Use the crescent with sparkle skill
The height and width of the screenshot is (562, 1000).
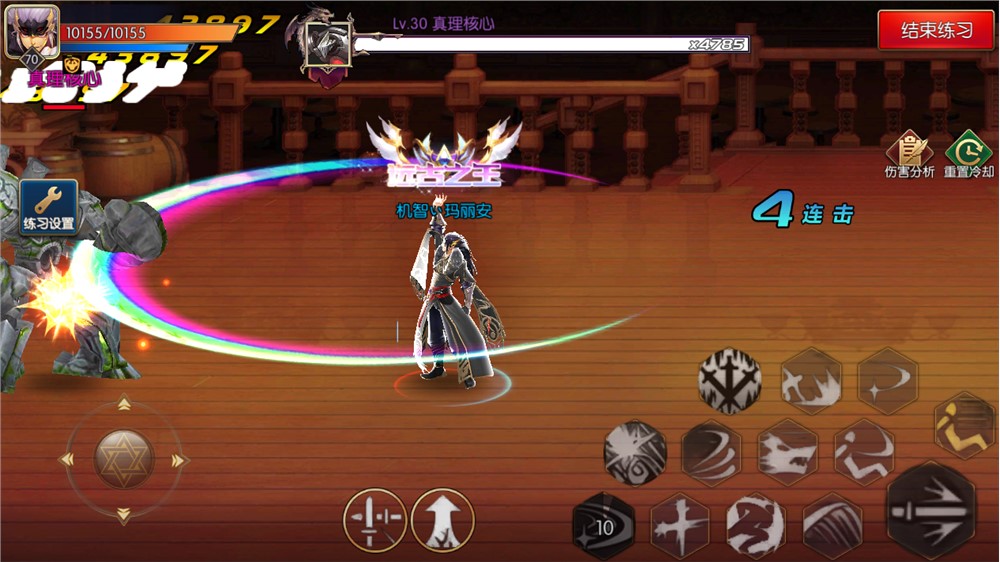click(x=887, y=381)
